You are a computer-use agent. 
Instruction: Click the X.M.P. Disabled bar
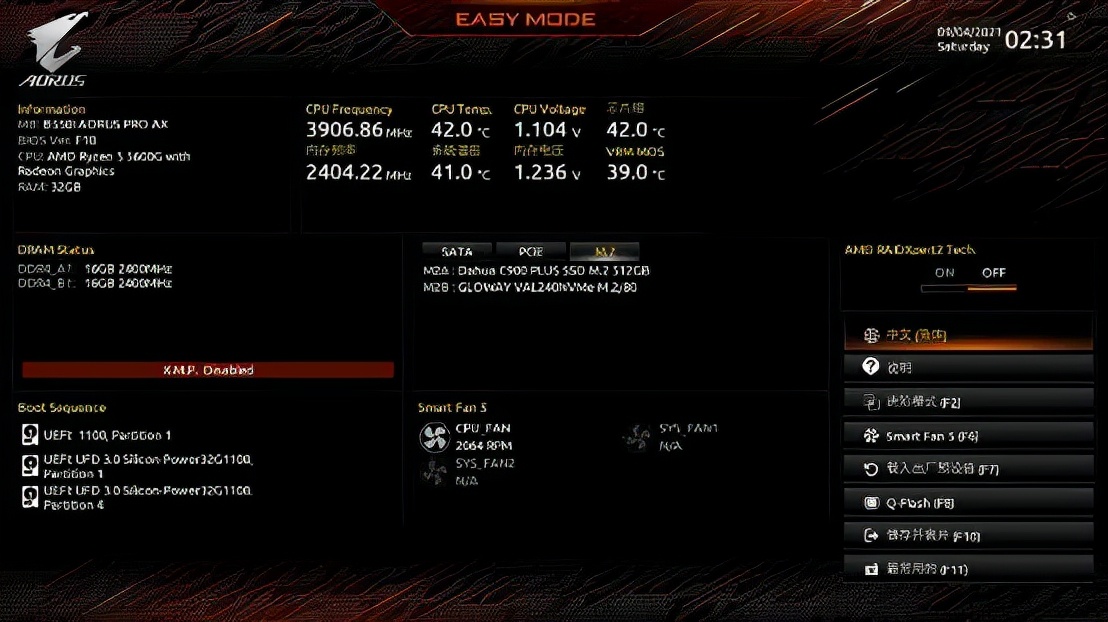point(208,370)
